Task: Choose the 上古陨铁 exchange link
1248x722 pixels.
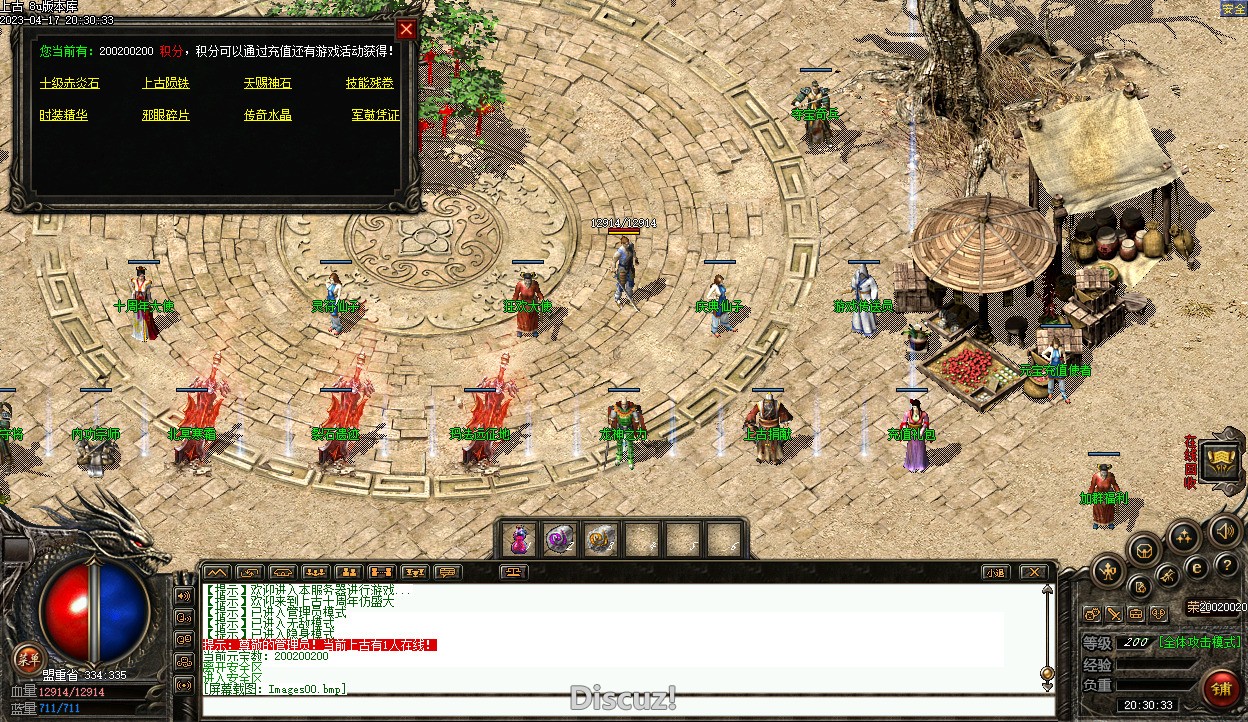Action: pos(166,84)
